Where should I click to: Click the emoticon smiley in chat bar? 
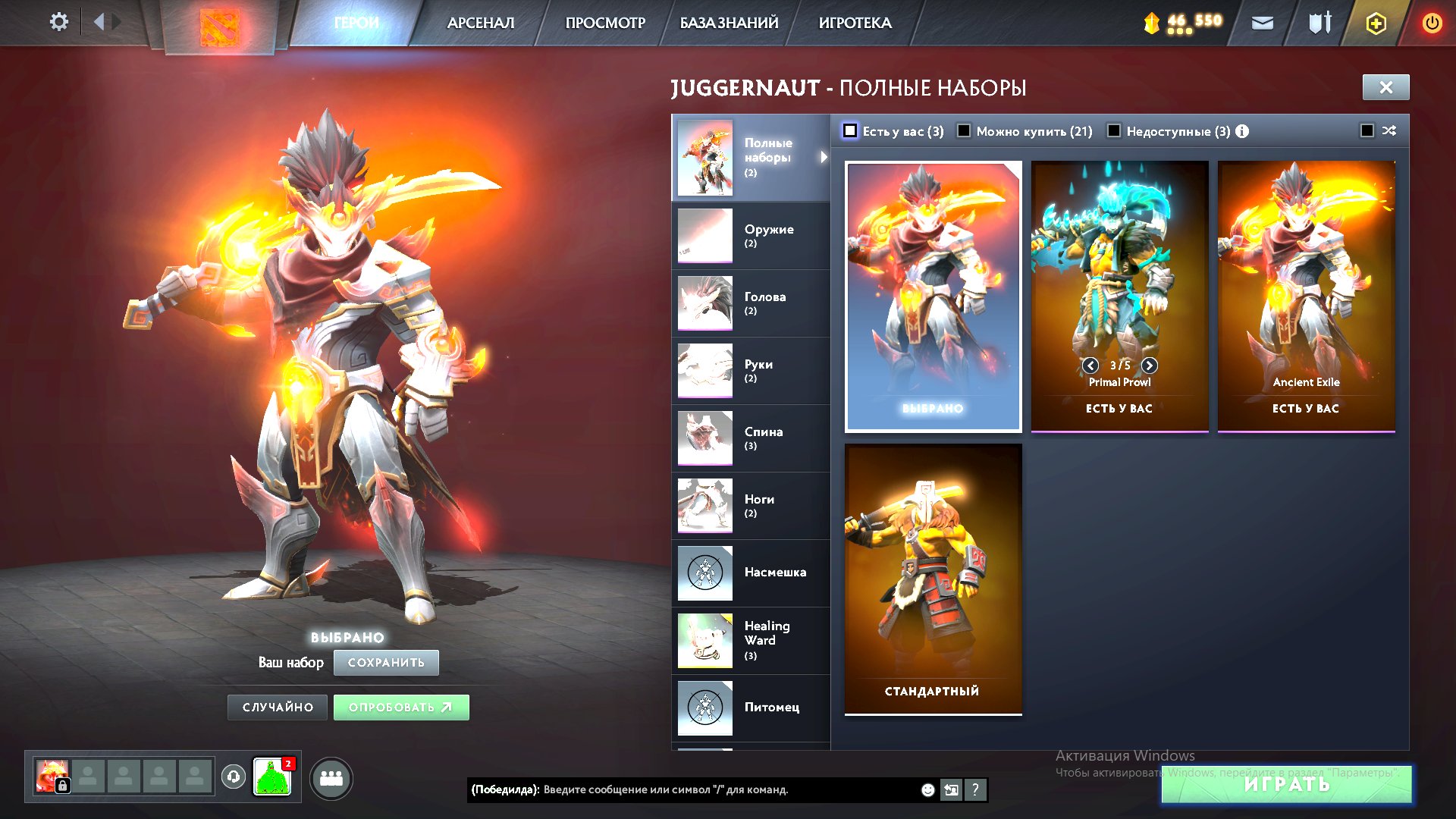(927, 789)
